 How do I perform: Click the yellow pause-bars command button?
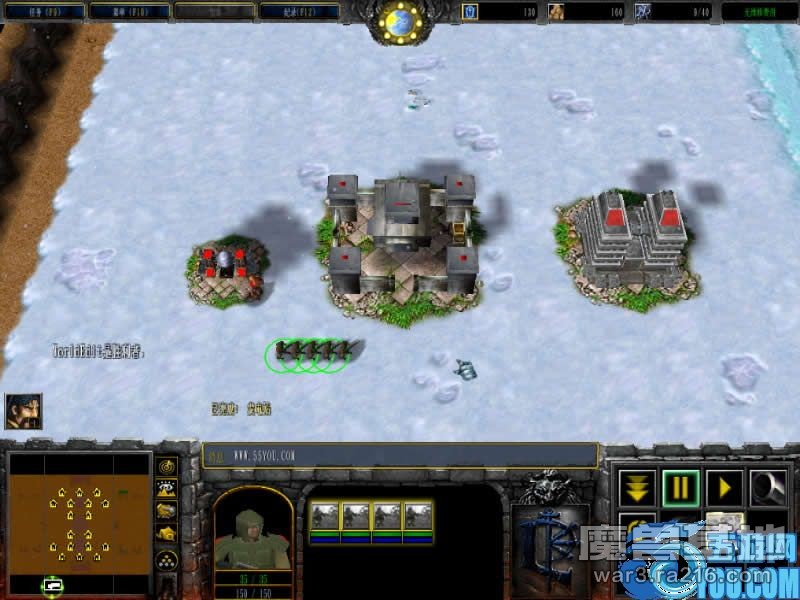tap(681, 488)
